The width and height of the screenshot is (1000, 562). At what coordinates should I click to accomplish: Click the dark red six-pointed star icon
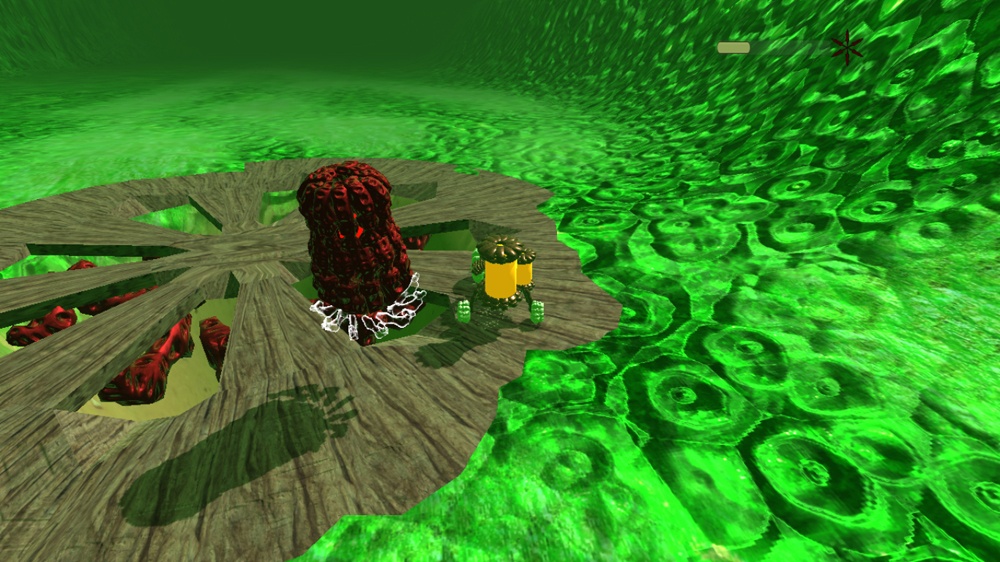pos(846,46)
